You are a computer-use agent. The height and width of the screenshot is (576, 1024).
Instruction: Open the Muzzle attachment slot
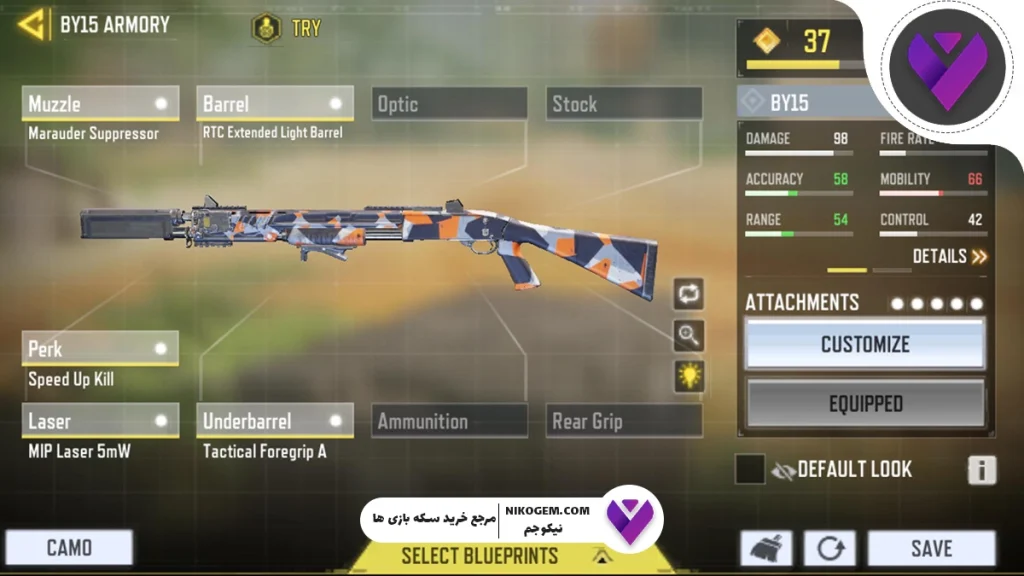coord(99,104)
